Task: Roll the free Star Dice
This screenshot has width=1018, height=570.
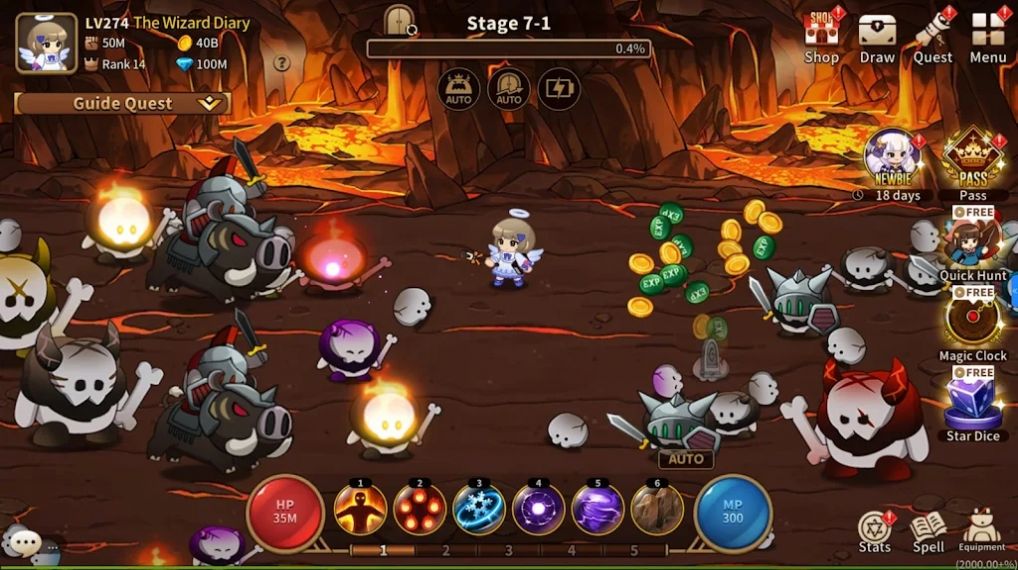Action: pos(973,403)
